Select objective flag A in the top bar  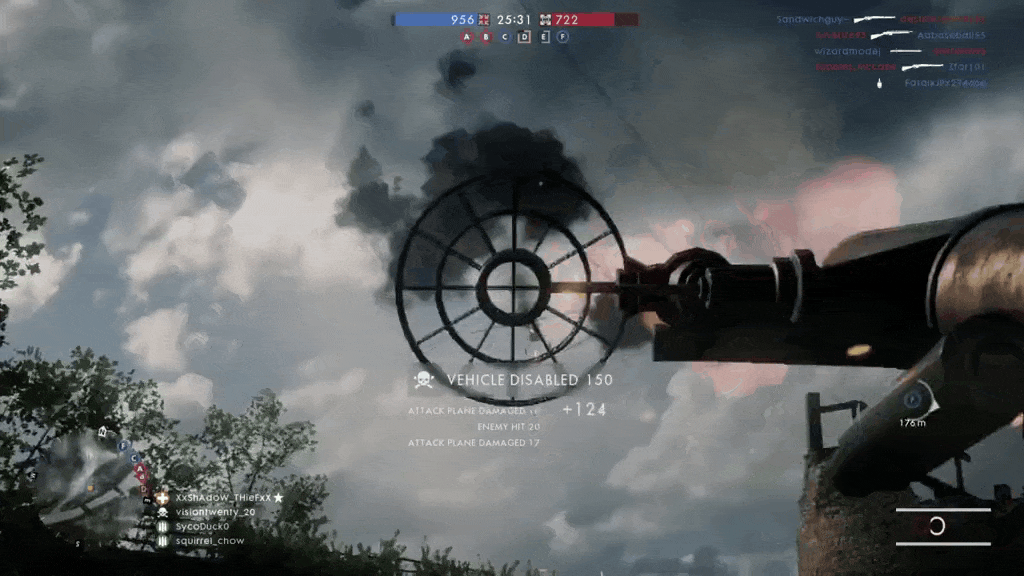tap(466, 37)
